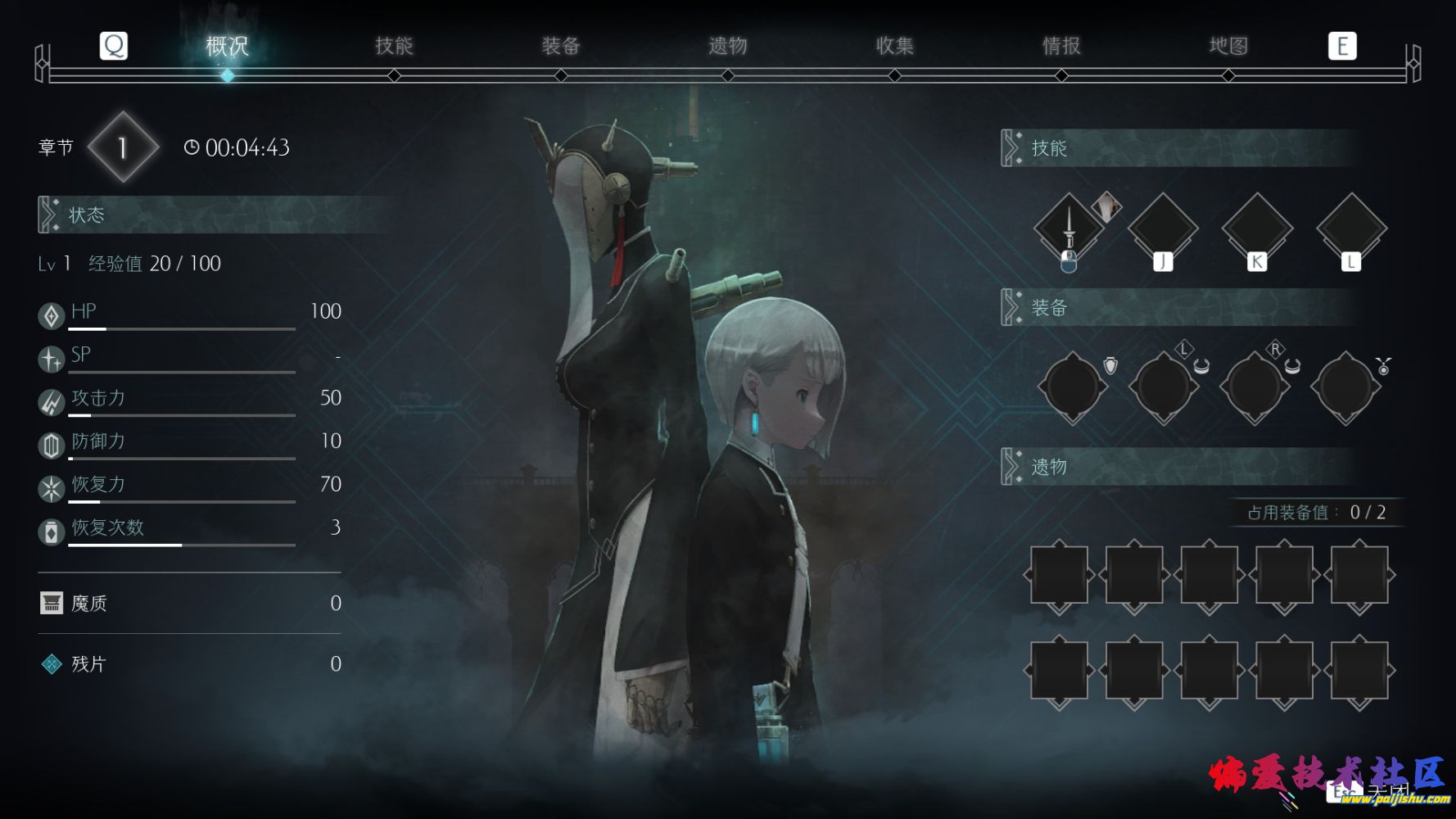
Task: Select the 遗物 tab
Action: (728, 46)
